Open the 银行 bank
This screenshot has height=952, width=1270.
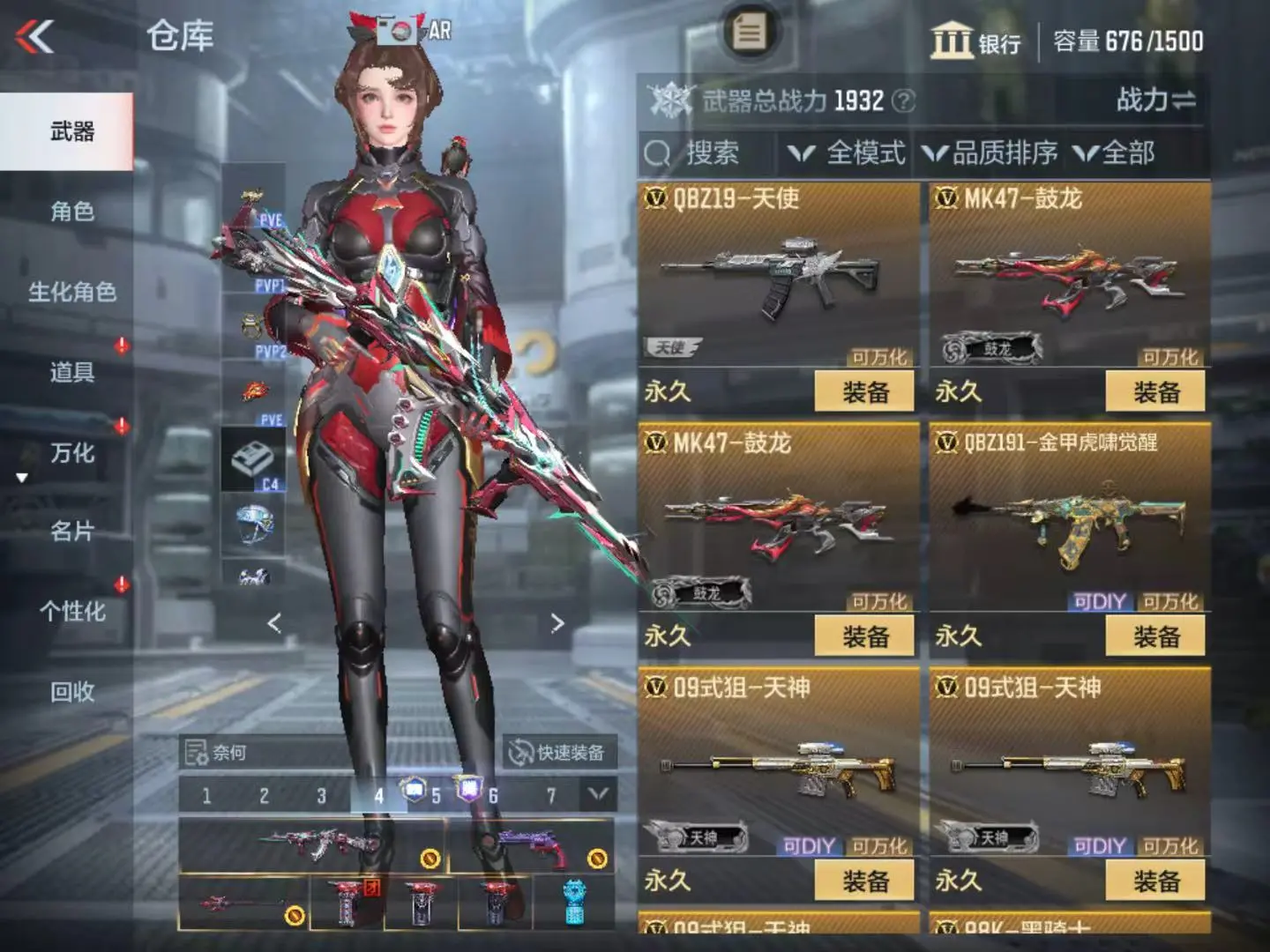tap(975, 41)
